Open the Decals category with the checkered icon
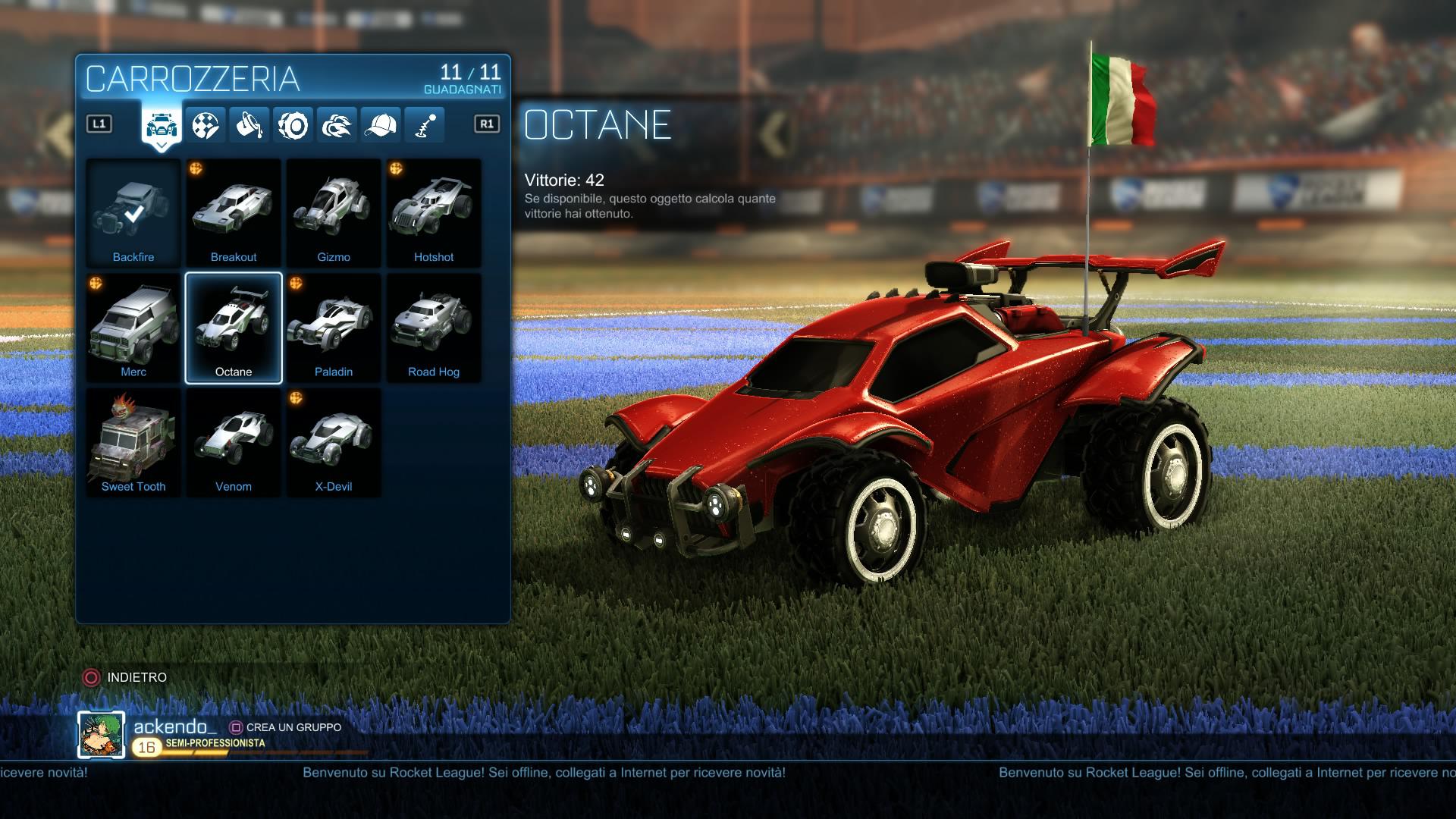The width and height of the screenshot is (1456, 819). point(206,125)
